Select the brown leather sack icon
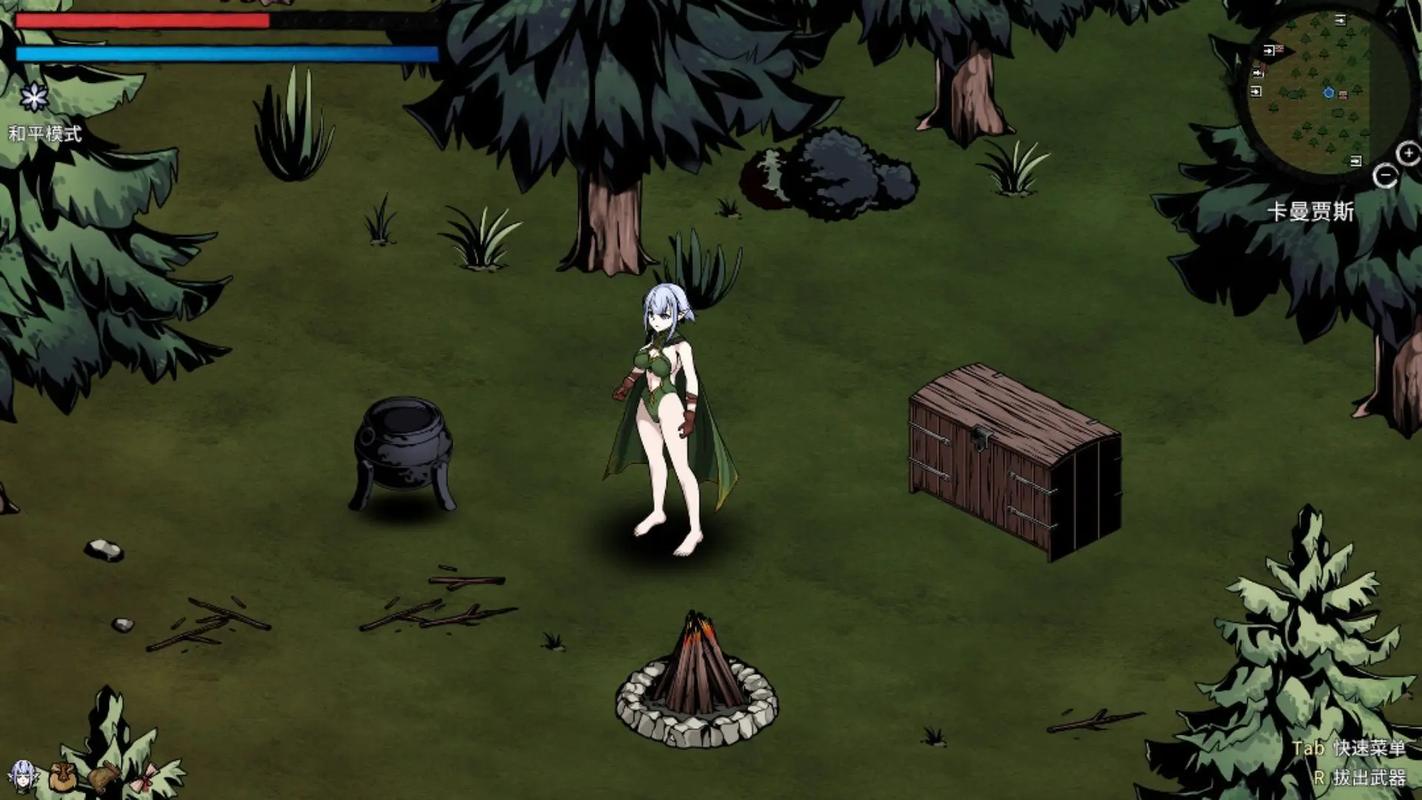Image resolution: width=1422 pixels, height=800 pixels. coord(103,776)
